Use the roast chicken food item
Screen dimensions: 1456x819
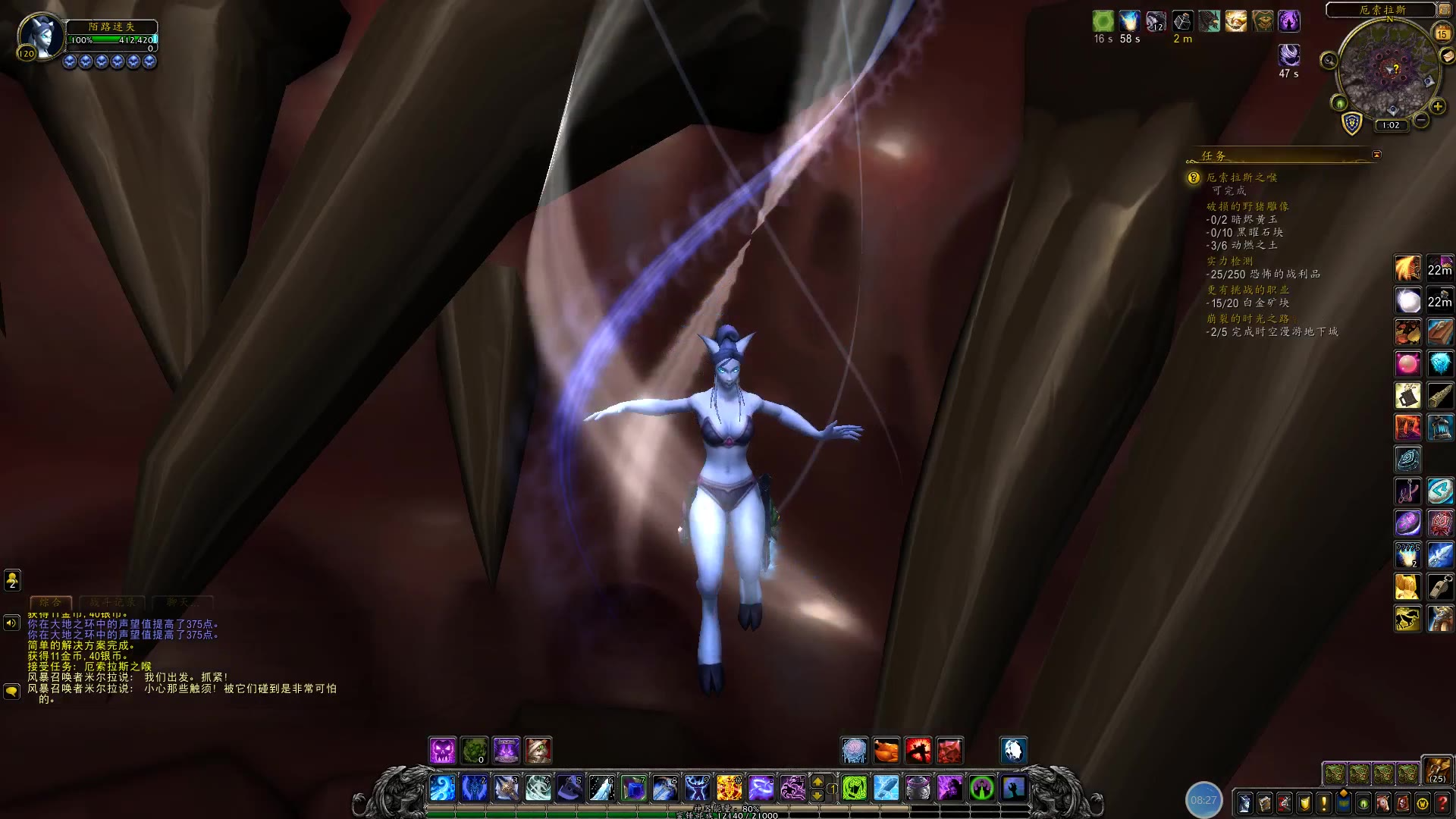click(886, 751)
